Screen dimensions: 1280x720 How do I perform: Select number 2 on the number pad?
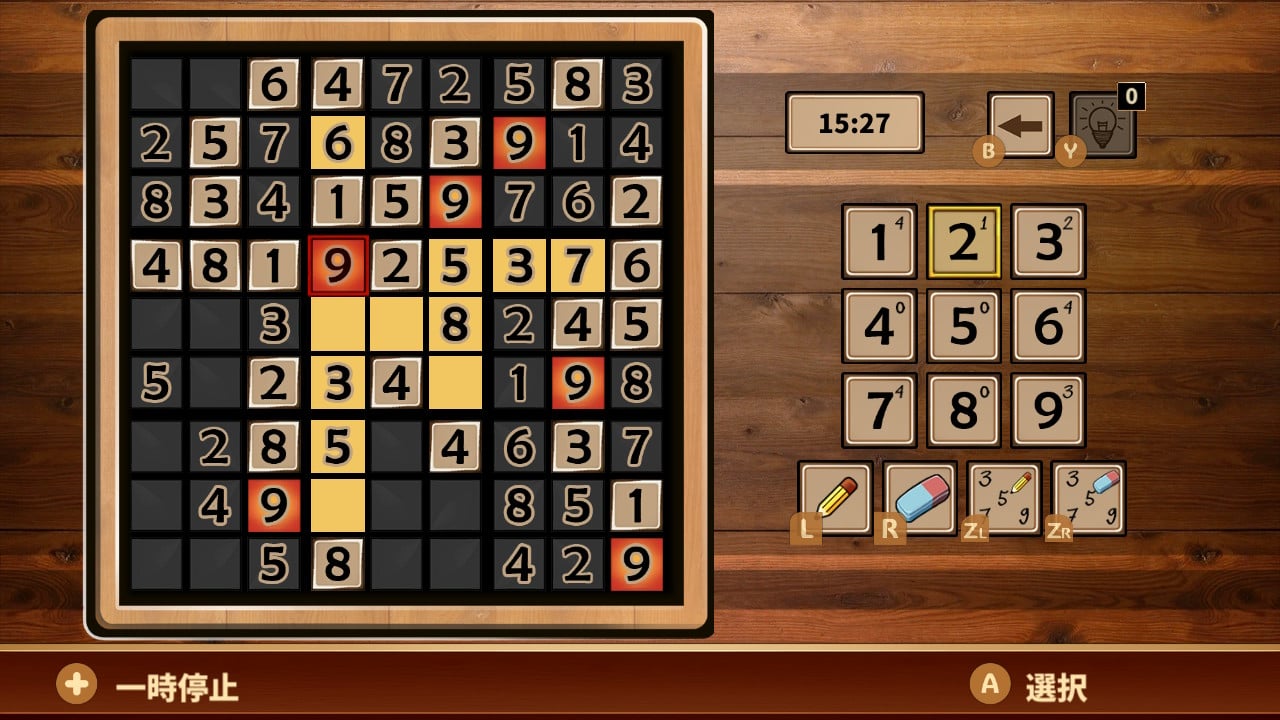coord(962,240)
